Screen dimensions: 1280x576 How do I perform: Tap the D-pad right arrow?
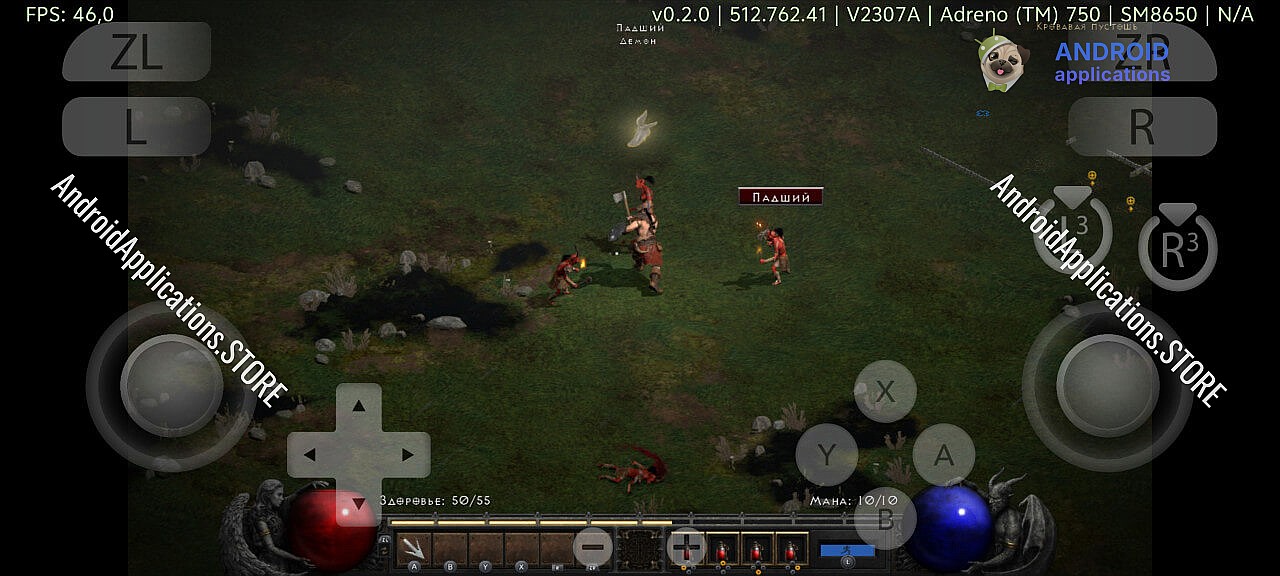407,455
